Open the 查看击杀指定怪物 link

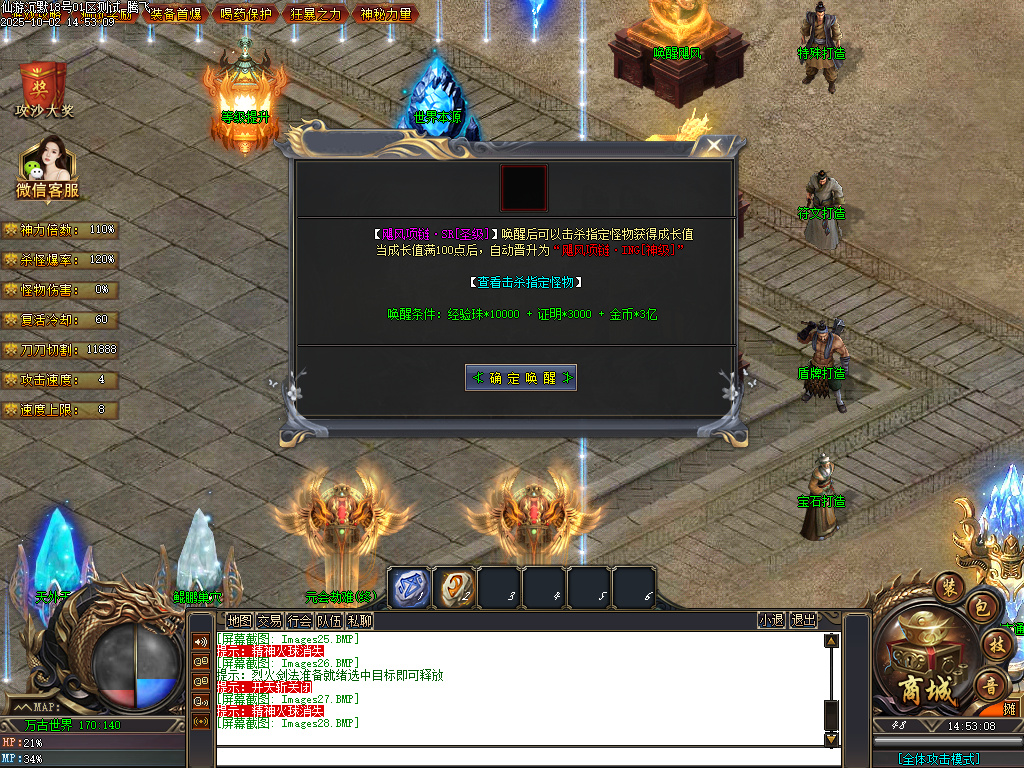526,283
